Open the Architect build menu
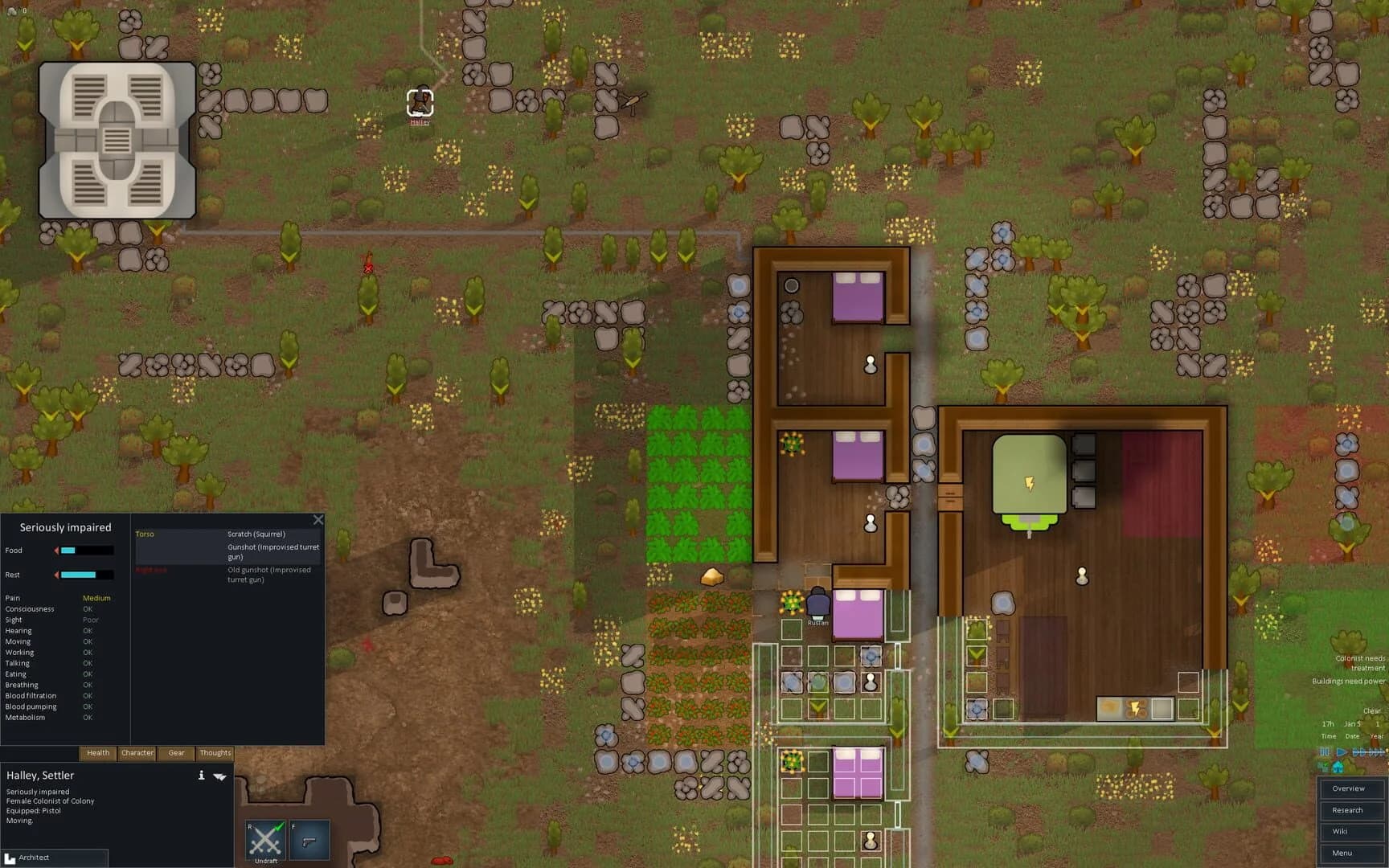1389x868 pixels. coord(48,858)
